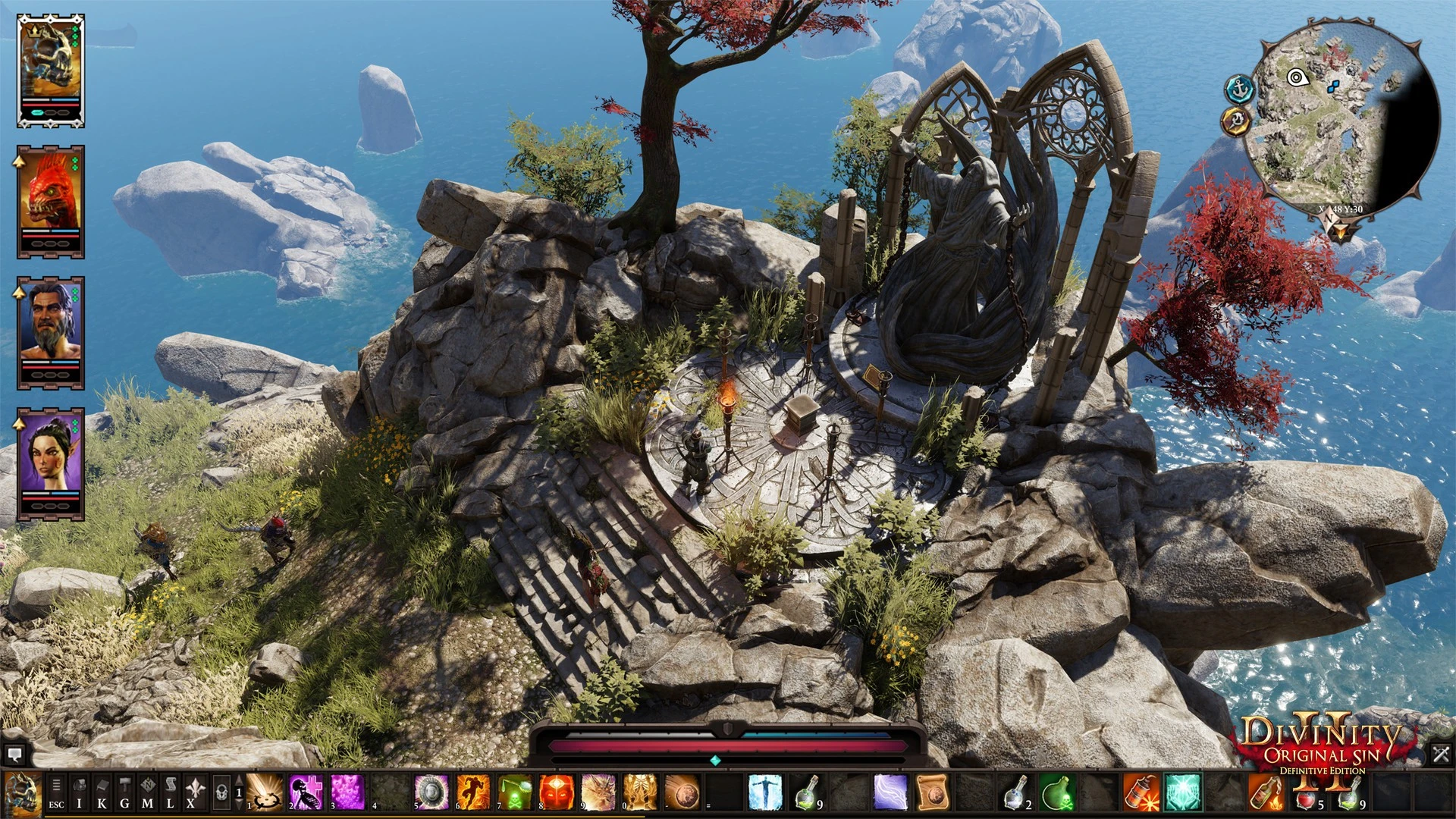Toggle the hotbar padlock
The width and height of the screenshot is (1456, 819).
click(x=221, y=793)
